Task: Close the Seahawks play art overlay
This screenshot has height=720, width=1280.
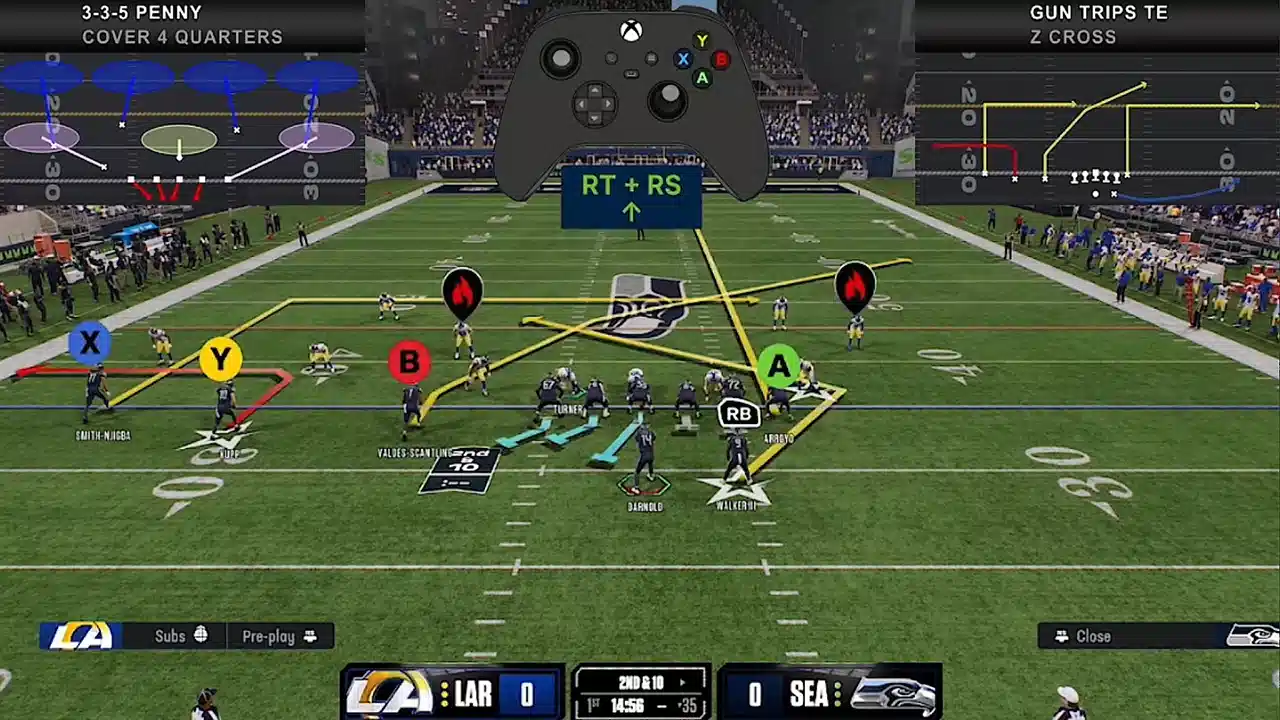Action: coord(1093,636)
